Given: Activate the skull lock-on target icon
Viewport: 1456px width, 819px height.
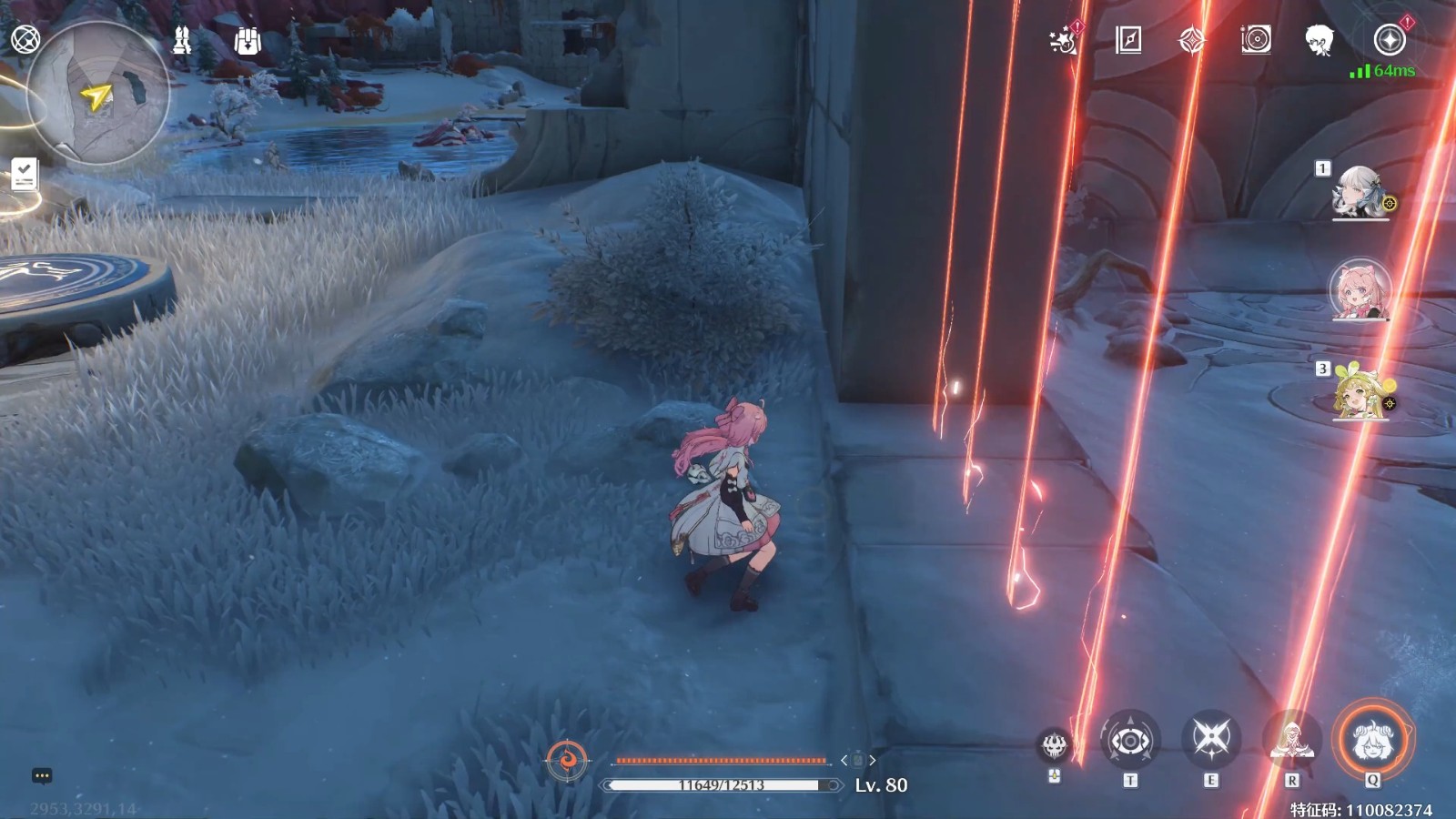Looking at the screenshot, I should (1054, 746).
